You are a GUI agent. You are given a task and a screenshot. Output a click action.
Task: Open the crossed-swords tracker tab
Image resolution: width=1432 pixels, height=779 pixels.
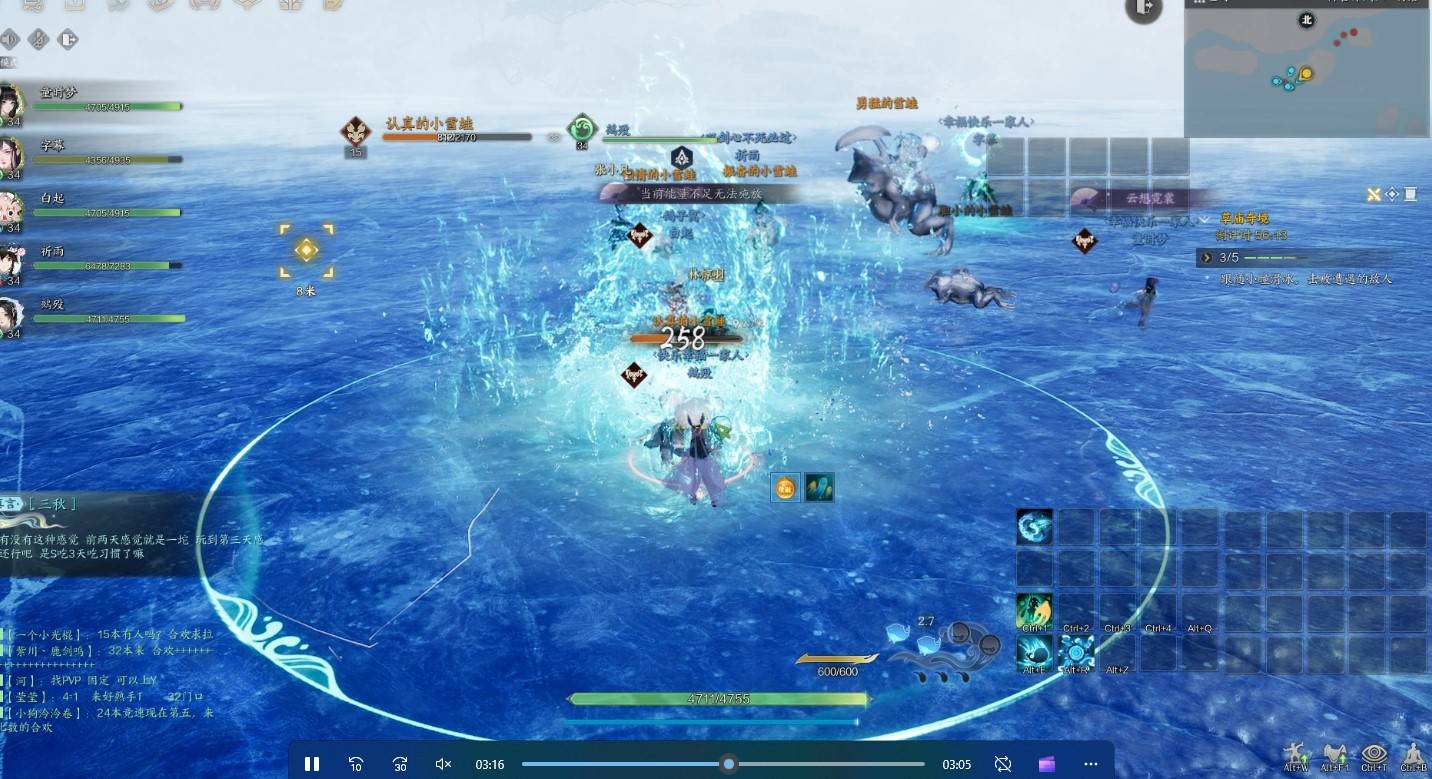(x=1374, y=194)
